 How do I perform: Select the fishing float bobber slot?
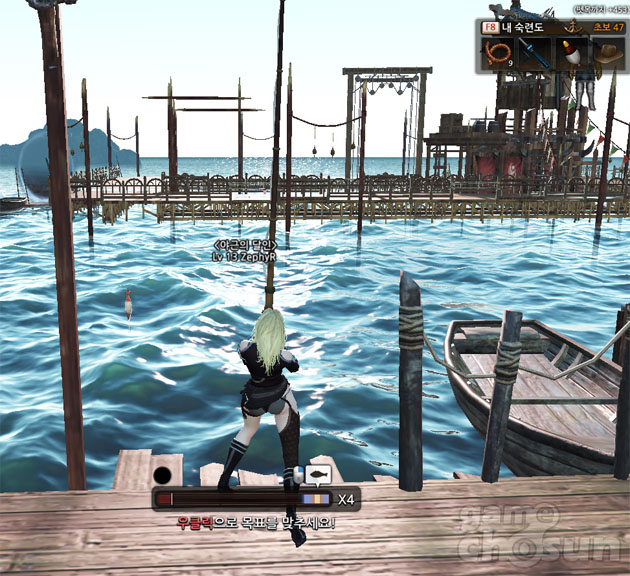pos(572,54)
